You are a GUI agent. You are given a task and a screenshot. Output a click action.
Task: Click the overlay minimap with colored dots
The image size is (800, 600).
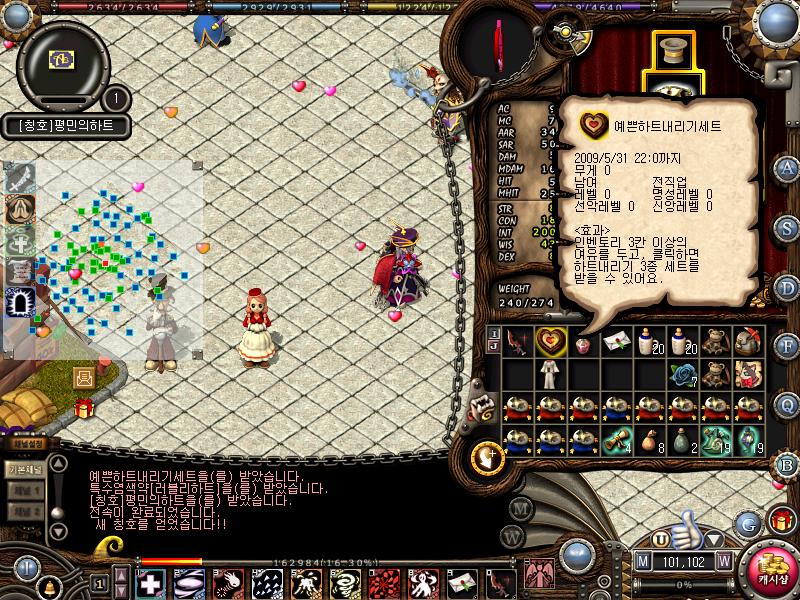pos(110,255)
